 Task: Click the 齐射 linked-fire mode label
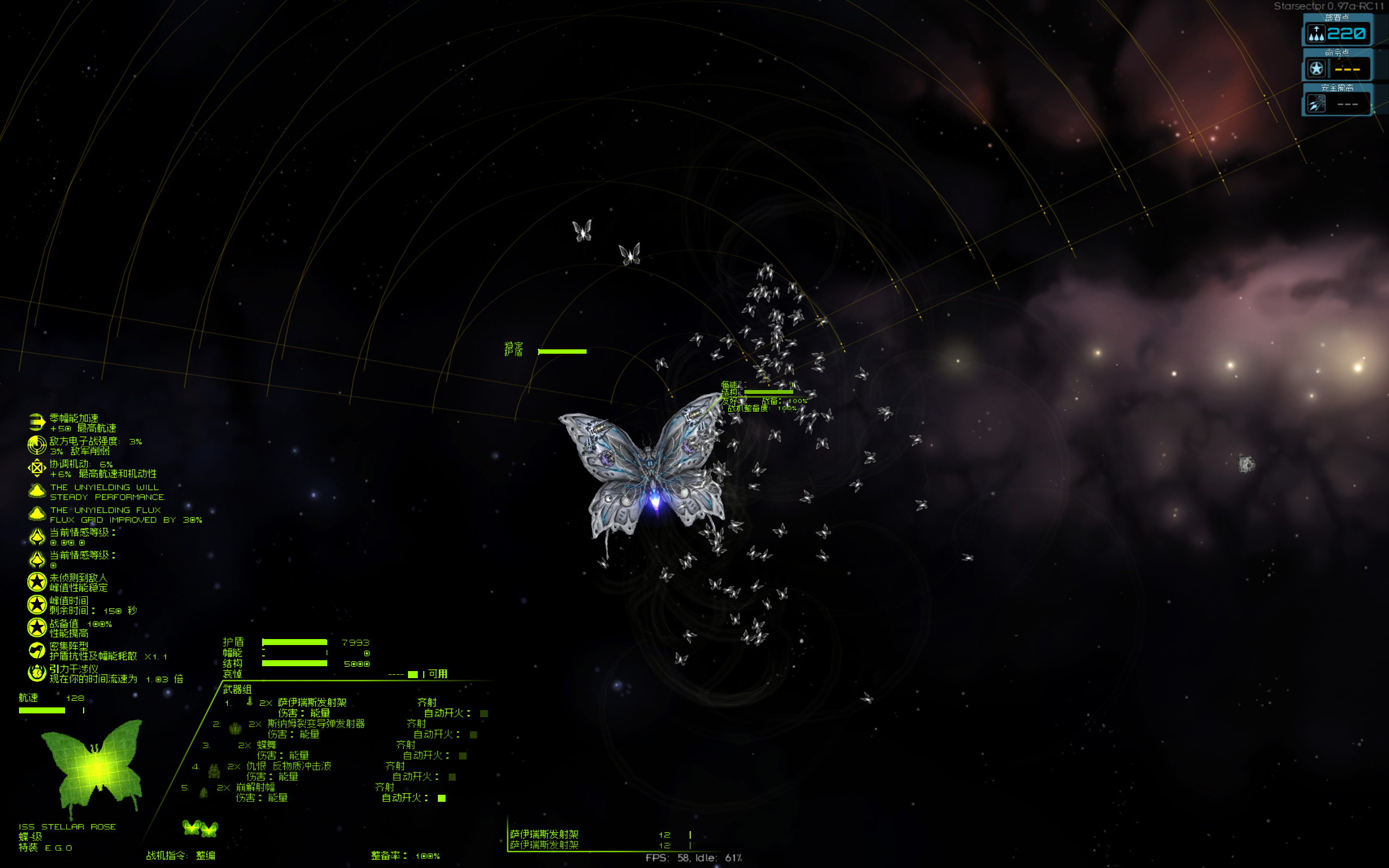[x=427, y=701]
